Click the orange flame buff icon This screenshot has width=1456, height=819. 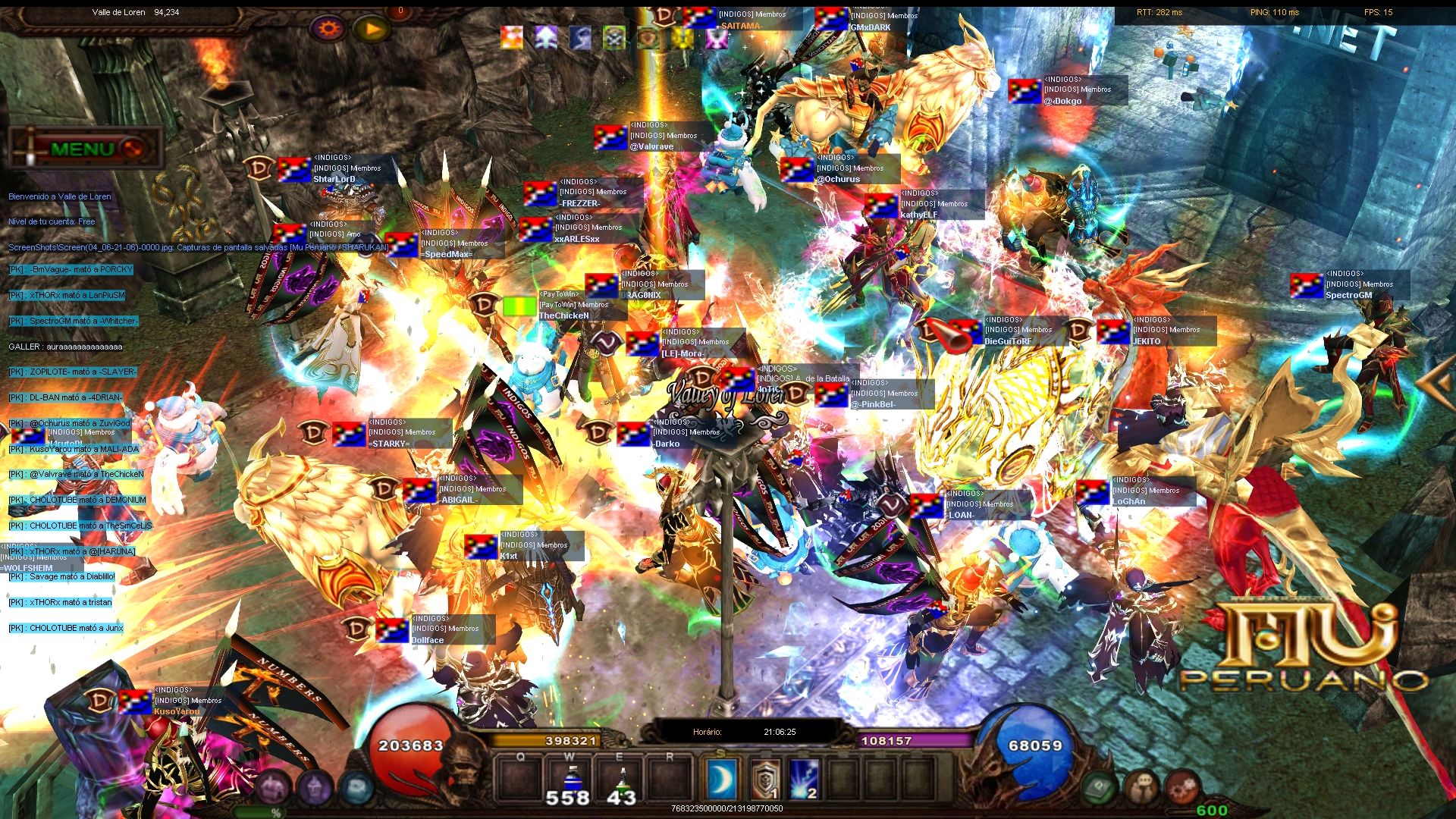512,36
